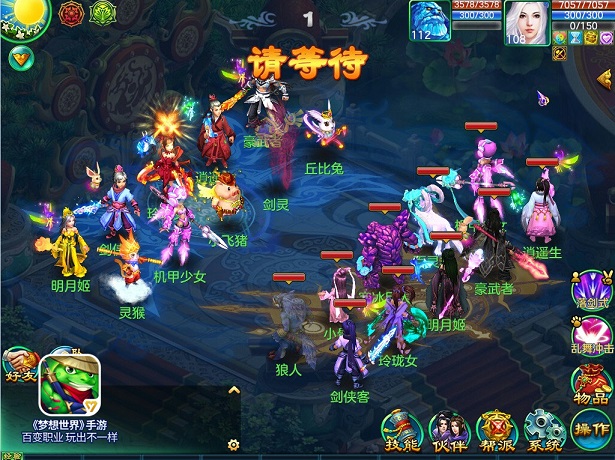Select the white-haired player character portrait

(526, 21)
